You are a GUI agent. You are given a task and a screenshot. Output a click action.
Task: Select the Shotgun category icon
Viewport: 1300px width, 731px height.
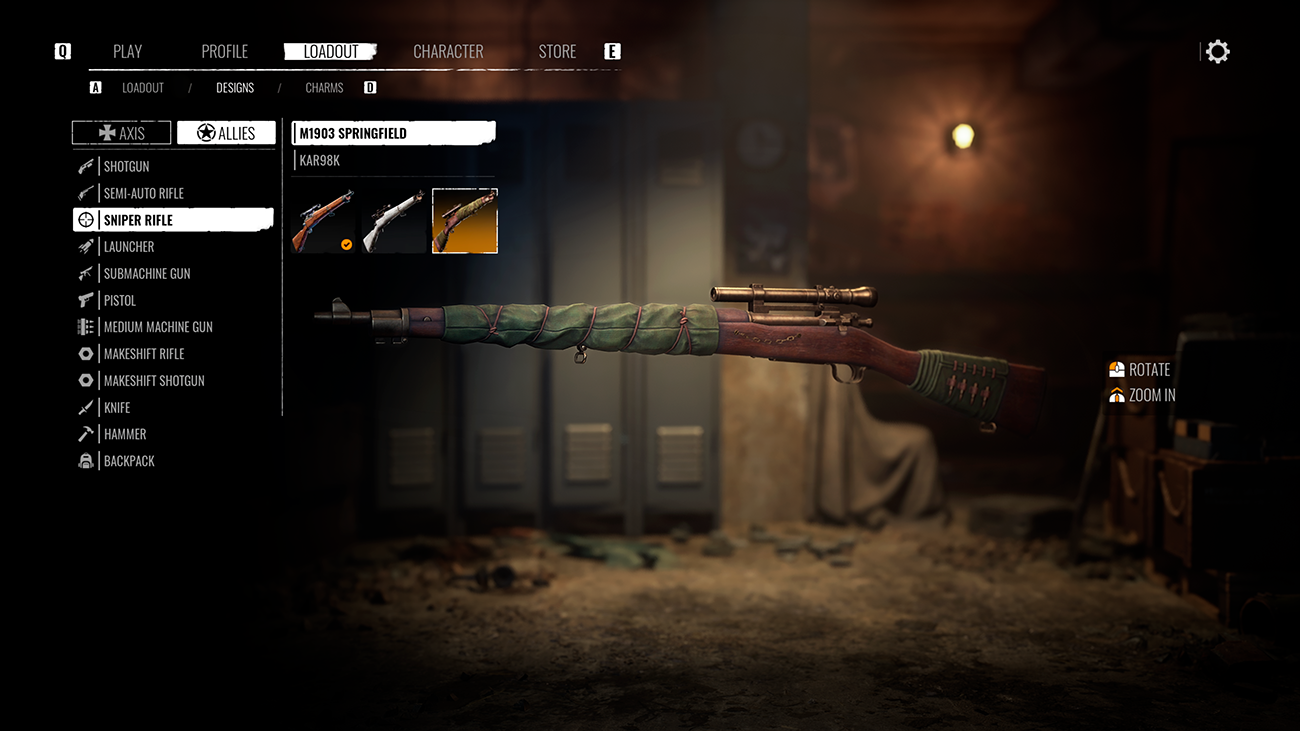click(86, 166)
